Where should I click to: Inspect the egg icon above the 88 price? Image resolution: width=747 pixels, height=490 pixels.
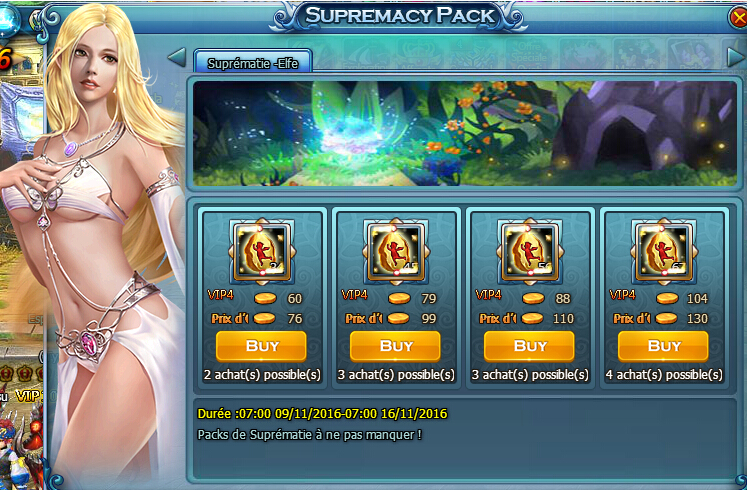point(530,252)
